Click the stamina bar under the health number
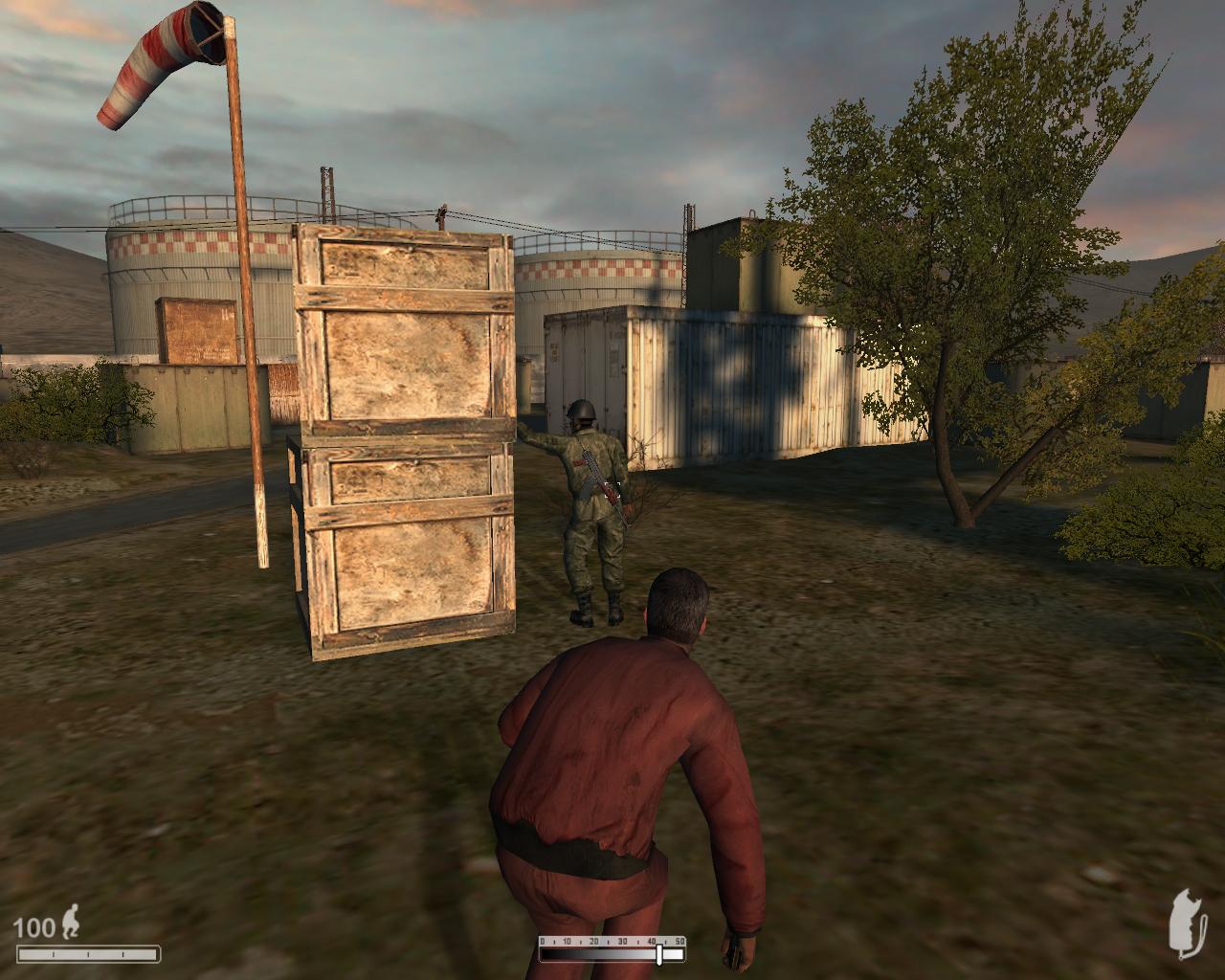The image size is (1225, 980). [x=88, y=953]
